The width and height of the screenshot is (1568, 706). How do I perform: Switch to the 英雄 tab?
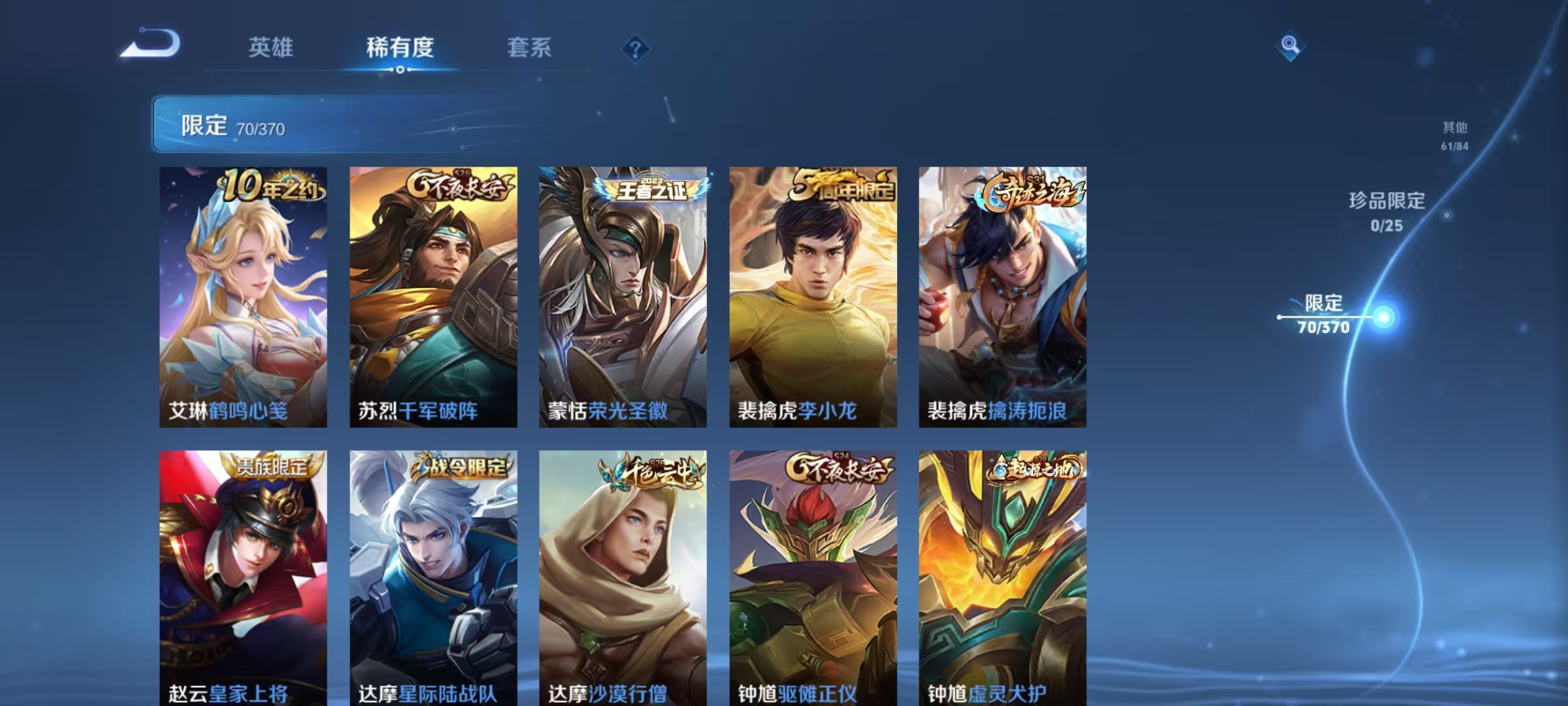pos(271,48)
